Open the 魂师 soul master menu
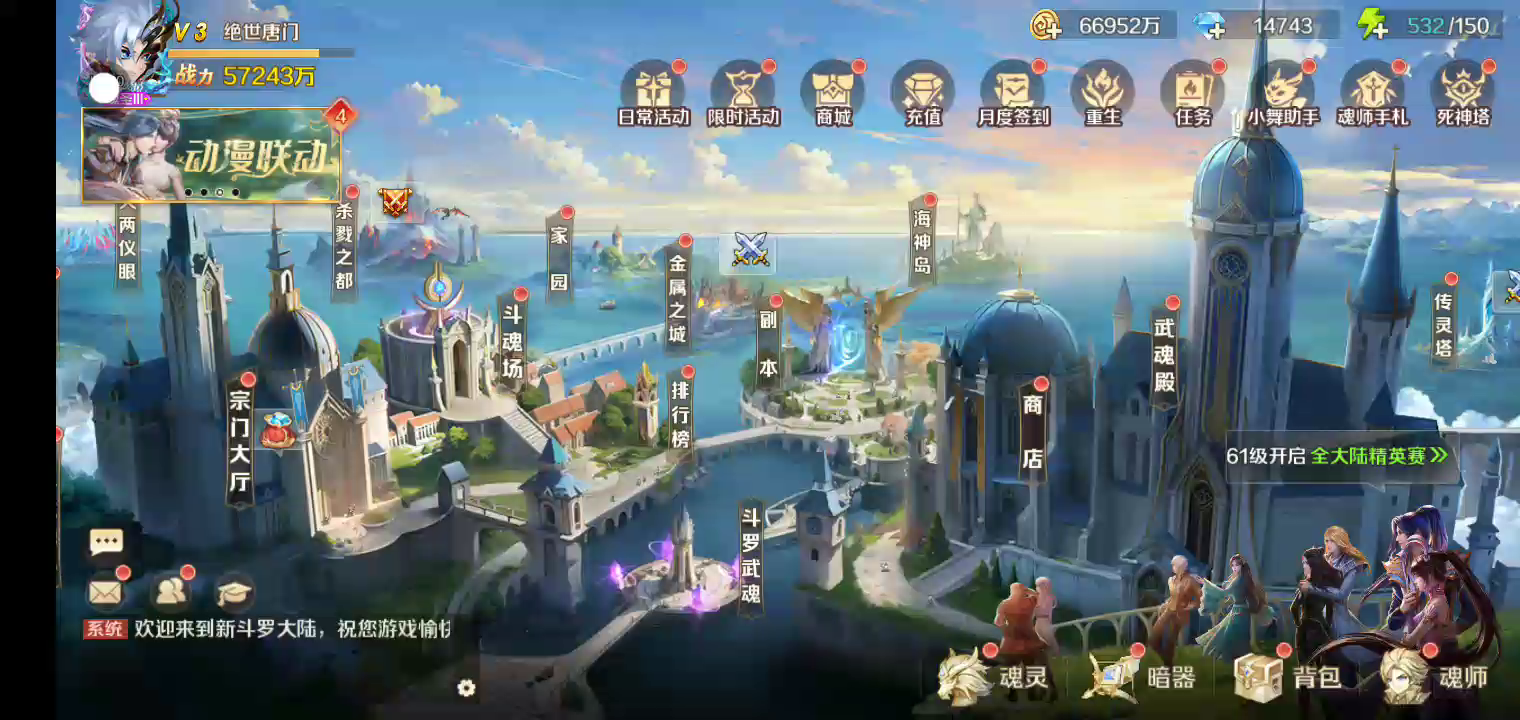This screenshot has height=720, width=1520. [1435, 677]
